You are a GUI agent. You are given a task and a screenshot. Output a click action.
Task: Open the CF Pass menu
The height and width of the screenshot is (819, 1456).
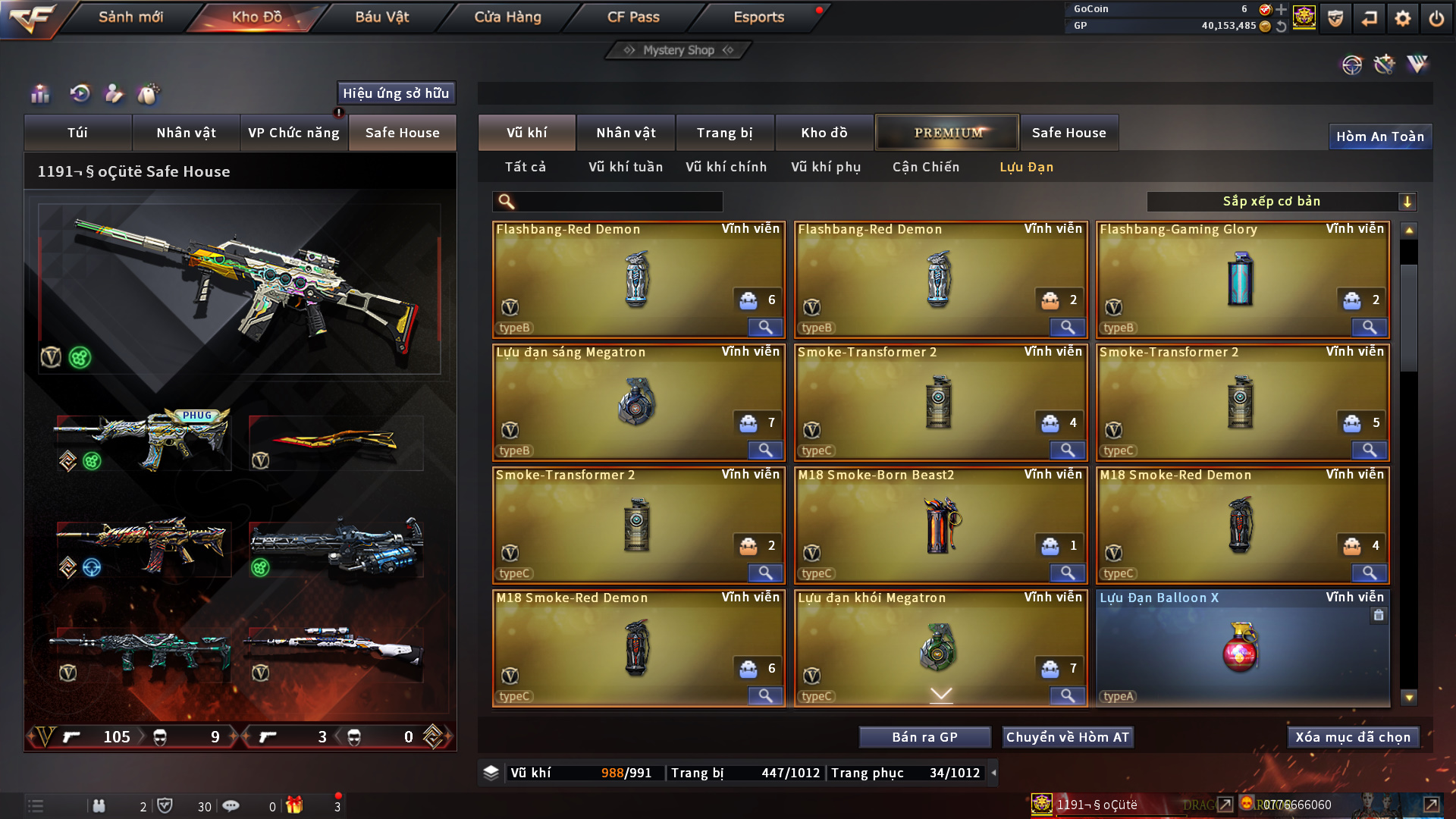[633, 17]
